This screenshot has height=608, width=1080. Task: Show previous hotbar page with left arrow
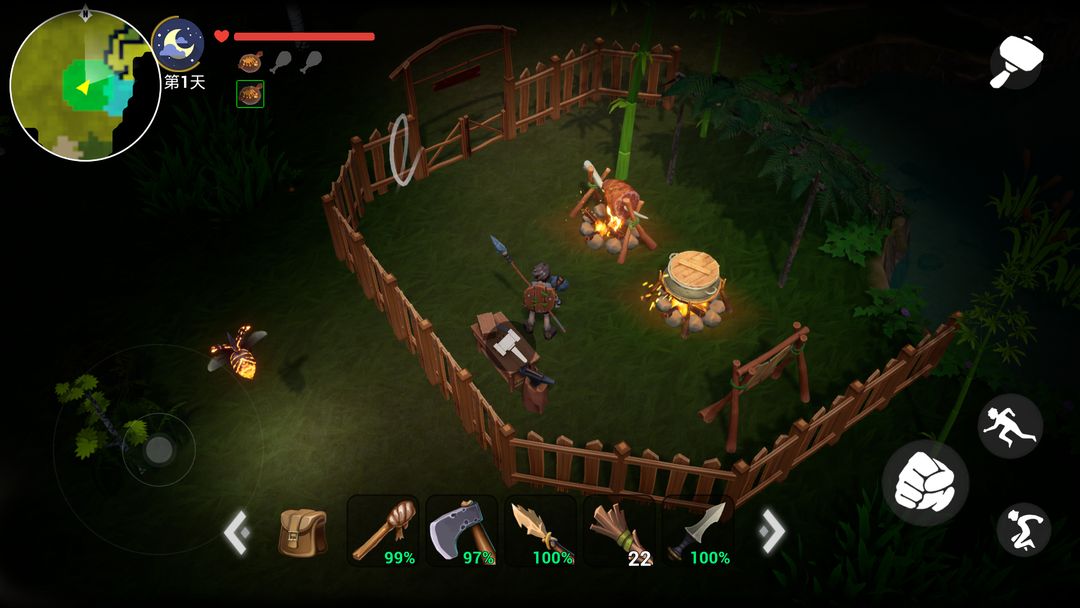click(x=236, y=532)
